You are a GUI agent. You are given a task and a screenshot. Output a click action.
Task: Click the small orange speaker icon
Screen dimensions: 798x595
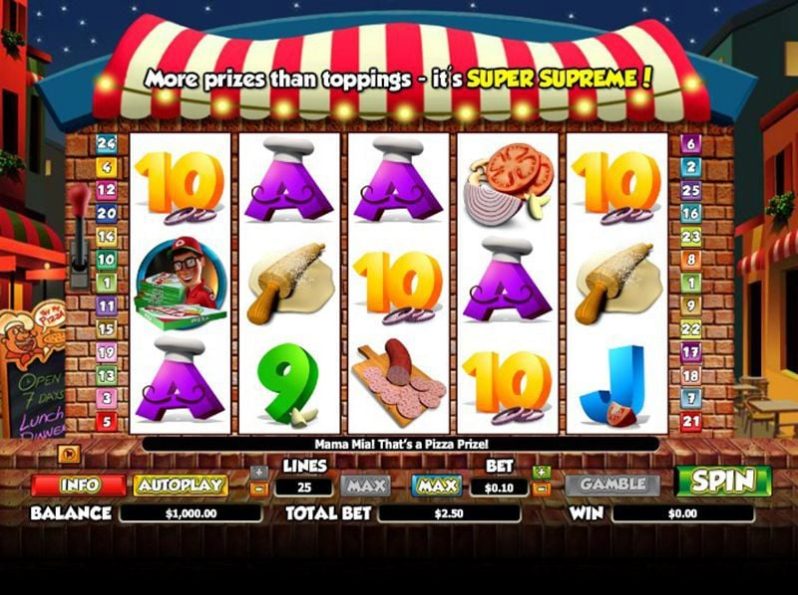tap(70, 455)
